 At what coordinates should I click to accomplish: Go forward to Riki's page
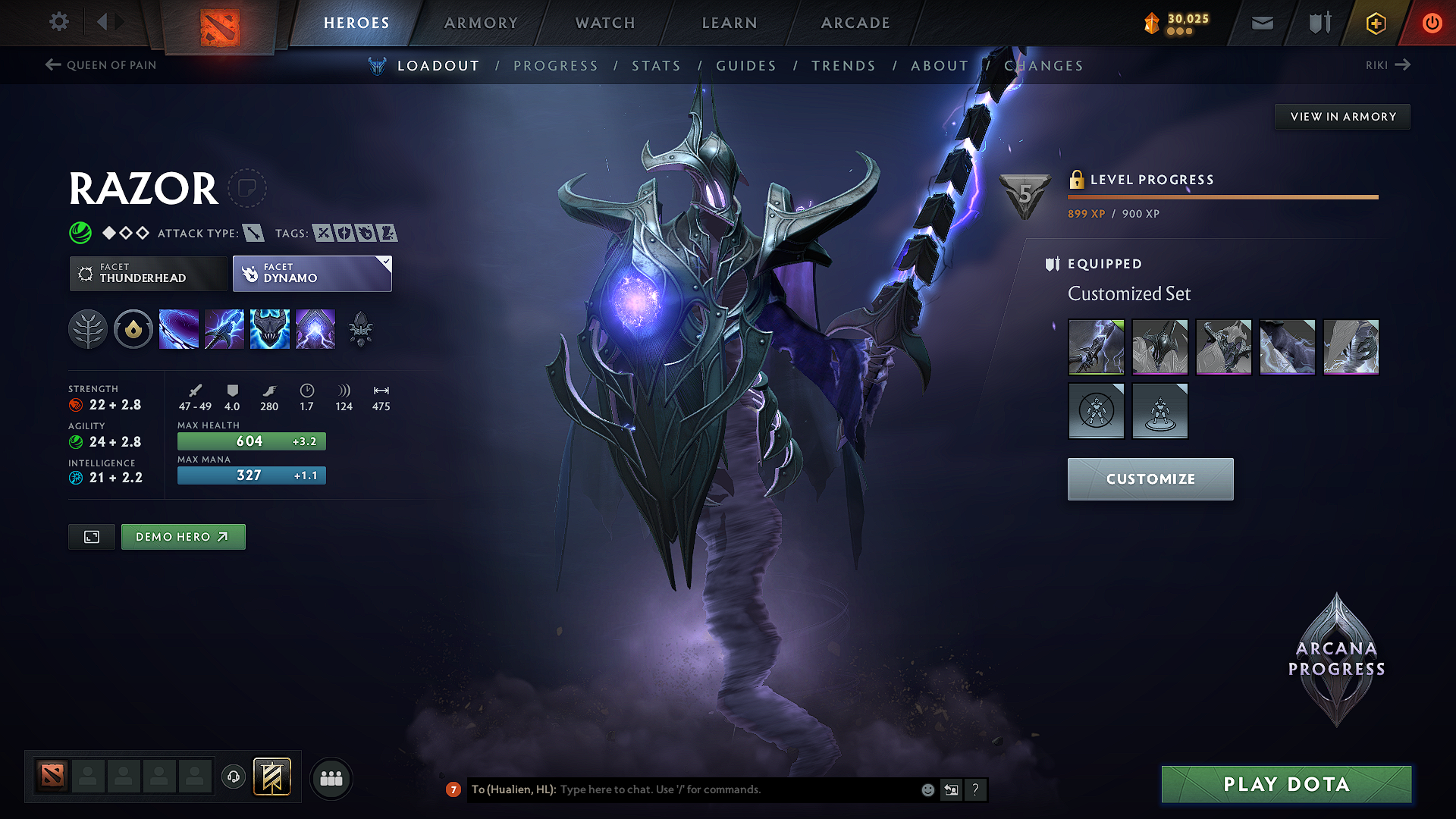(1388, 65)
